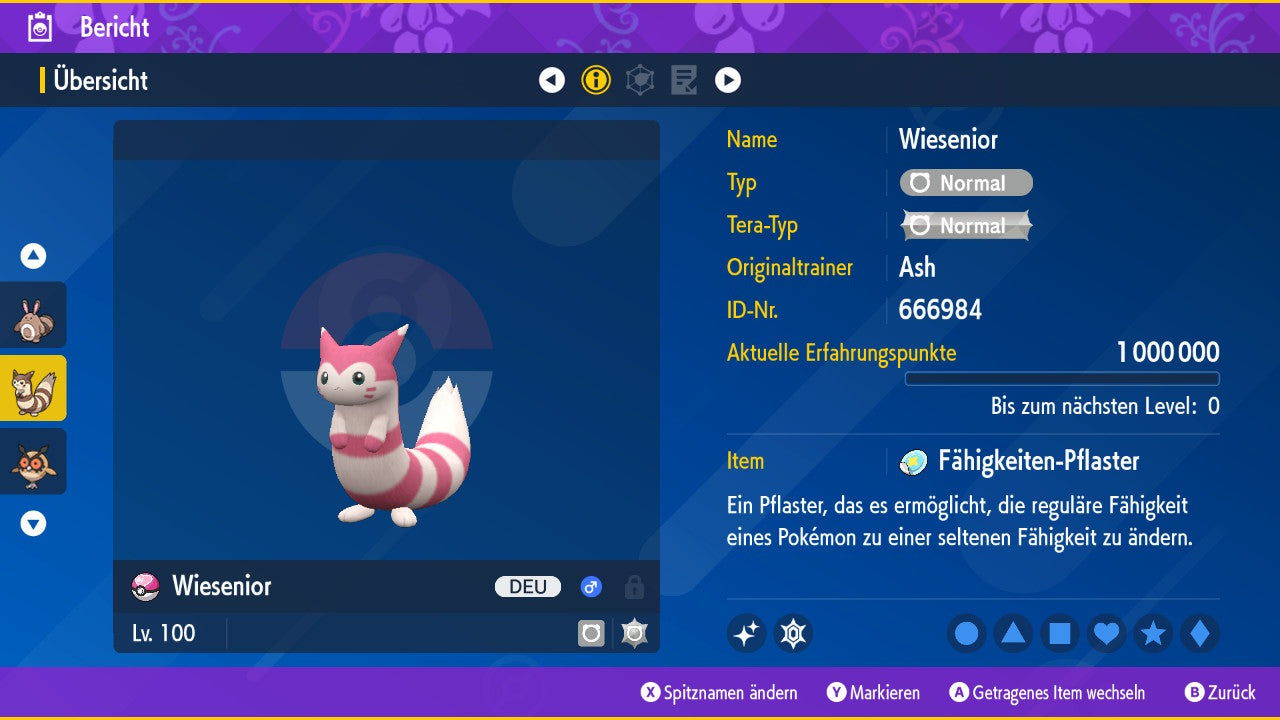Screen dimensions: 1280x720
Task: Select the yellow info overview tab
Action: (x=596, y=80)
